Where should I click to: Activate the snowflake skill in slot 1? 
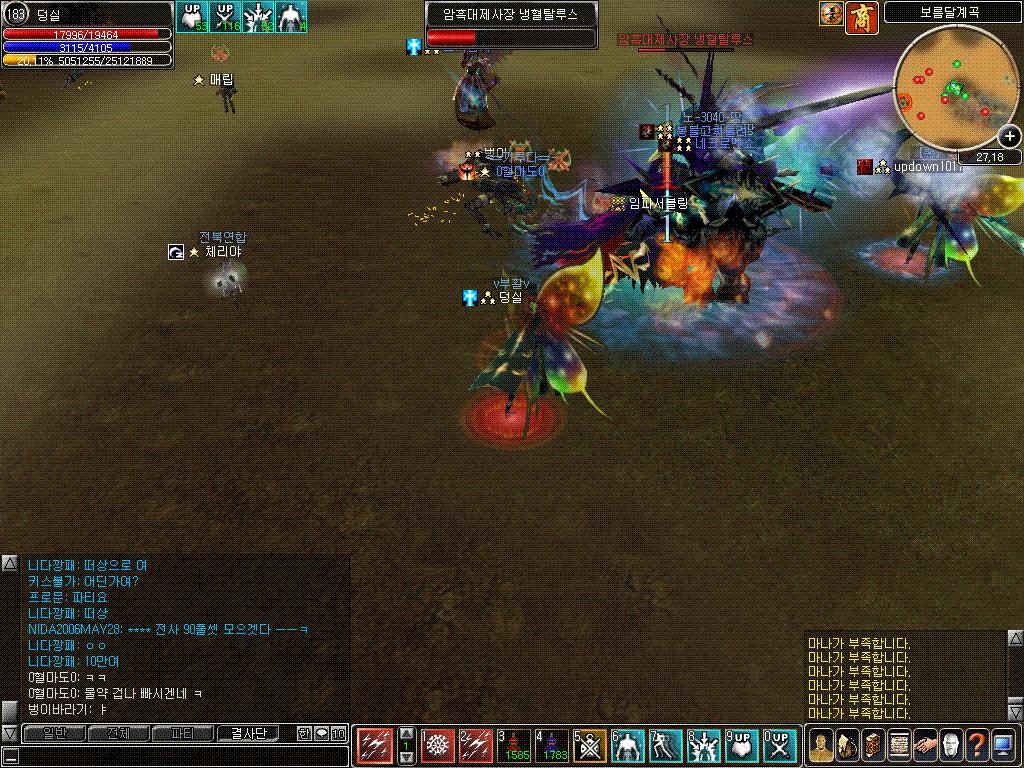(439, 745)
